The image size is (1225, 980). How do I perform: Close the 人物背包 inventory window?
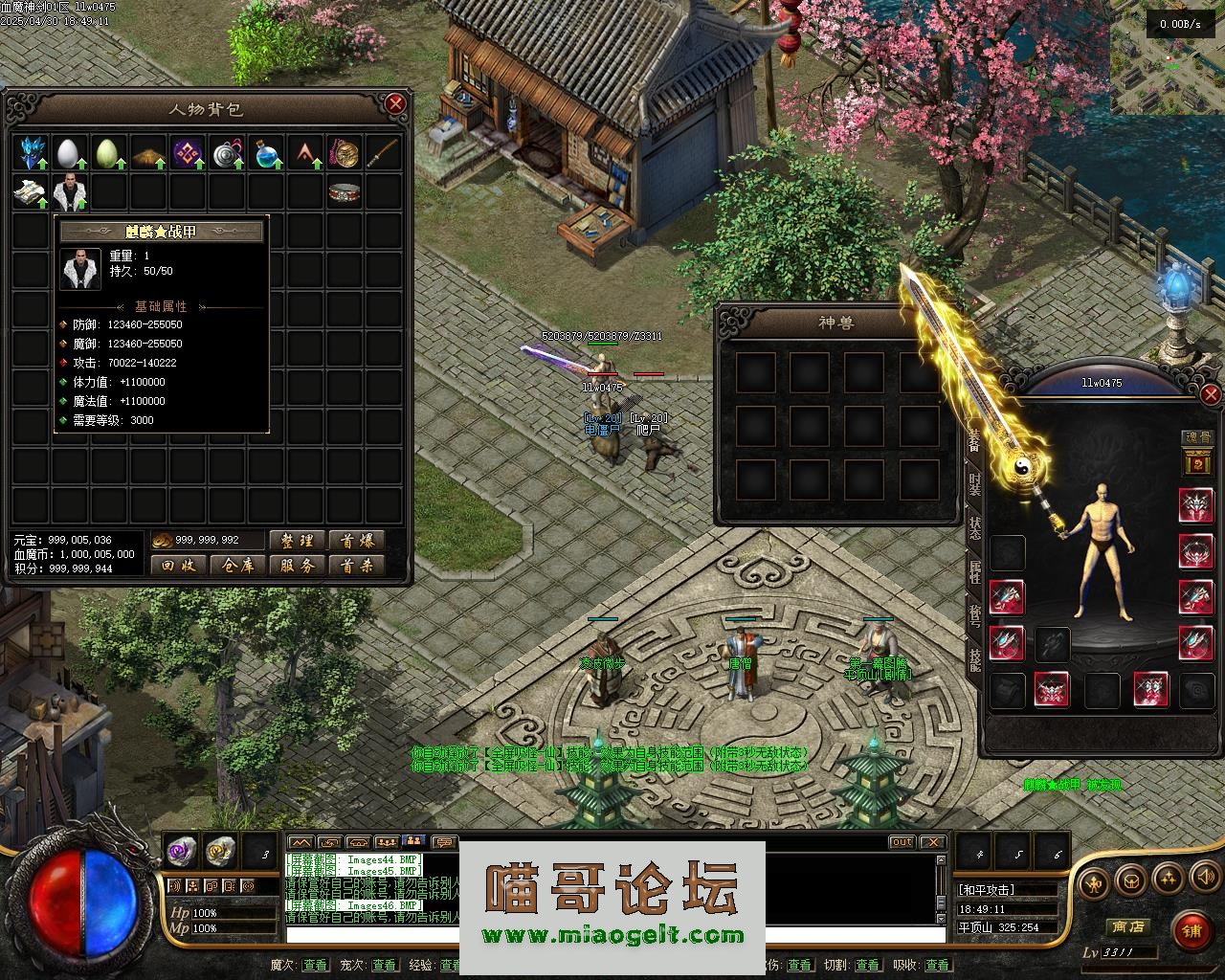point(395,103)
